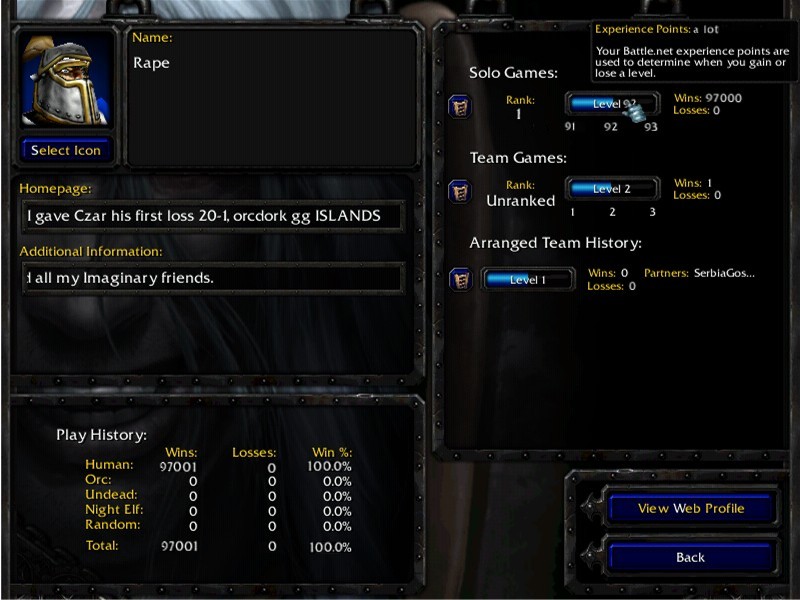Click the Solo Games ladder icon
Screen dimensions: 800x600
point(460,105)
